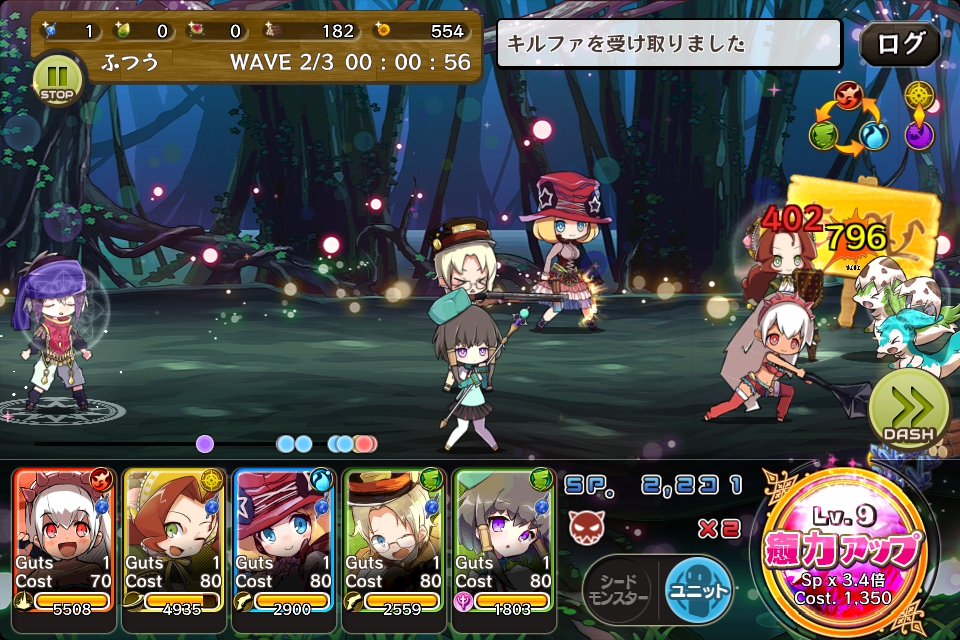Image resolution: width=960 pixels, height=640 pixels.
Task: Choose the purple-eyed grey-hat unit card
Action: pos(504,540)
